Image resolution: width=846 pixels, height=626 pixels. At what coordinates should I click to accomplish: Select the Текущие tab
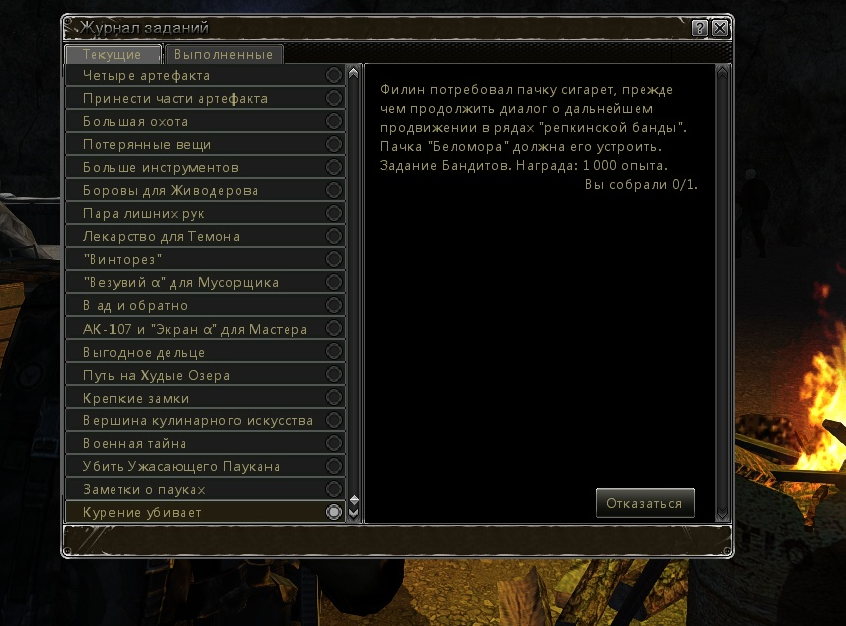(x=112, y=55)
